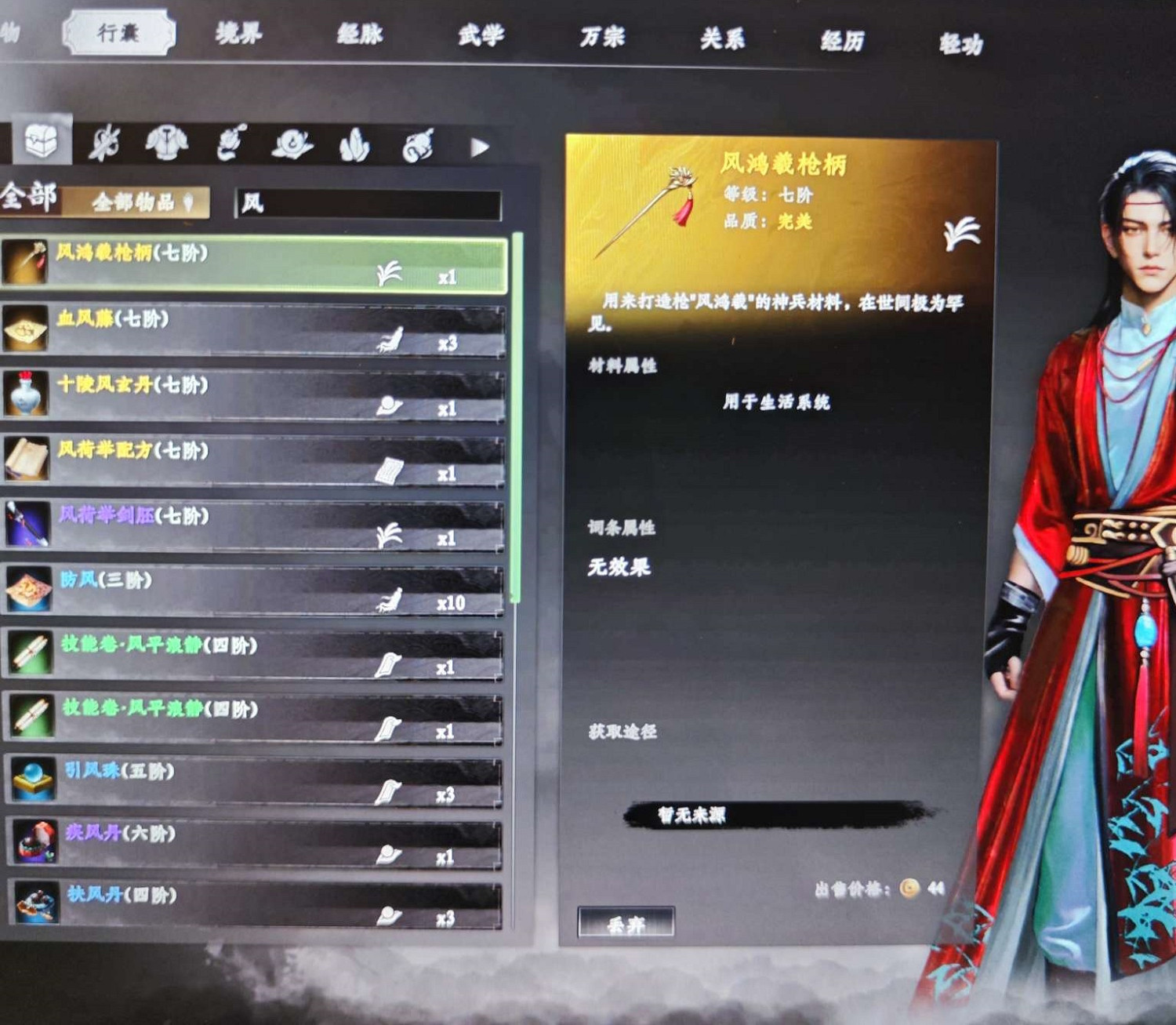Image resolution: width=1176 pixels, height=1025 pixels.
Task: Click the 暂无来源 acquisition source label
Action: [690, 814]
